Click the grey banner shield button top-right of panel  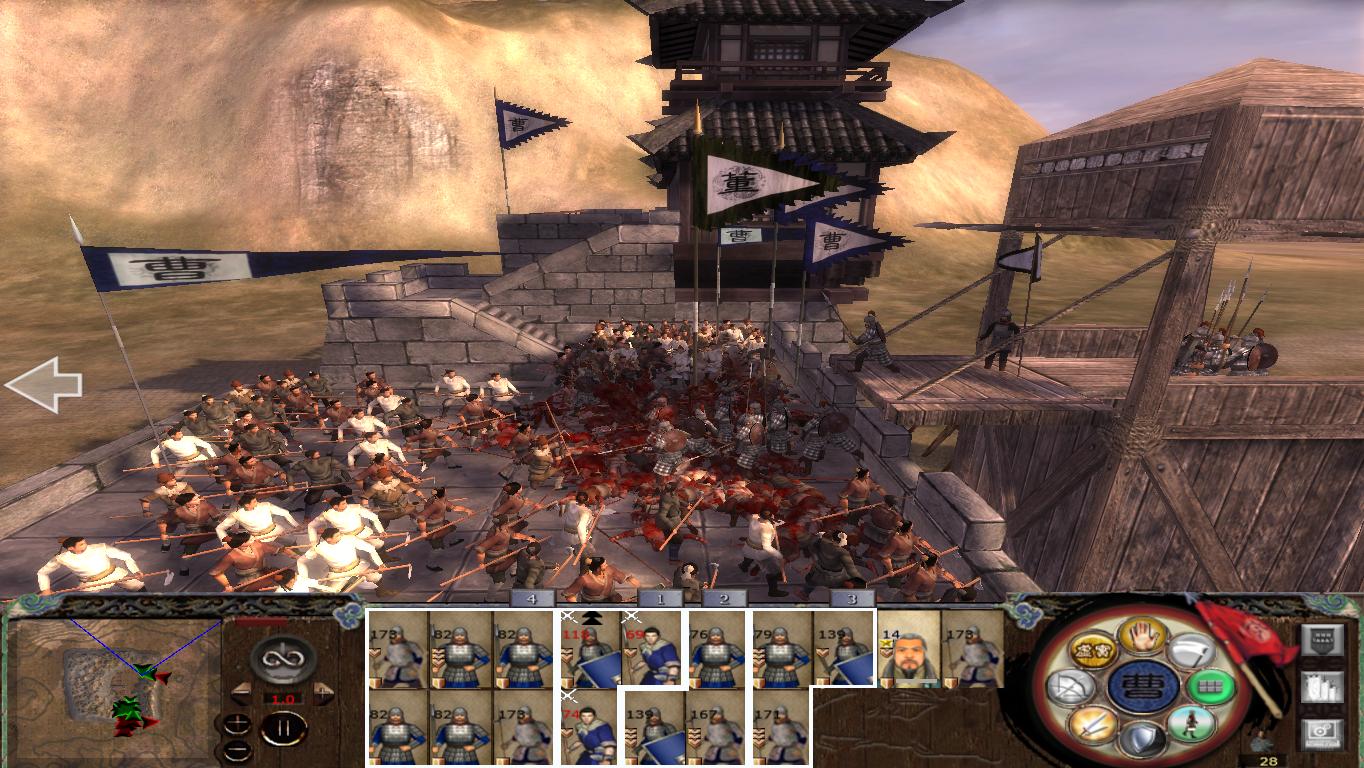pyautogui.click(x=1324, y=640)
